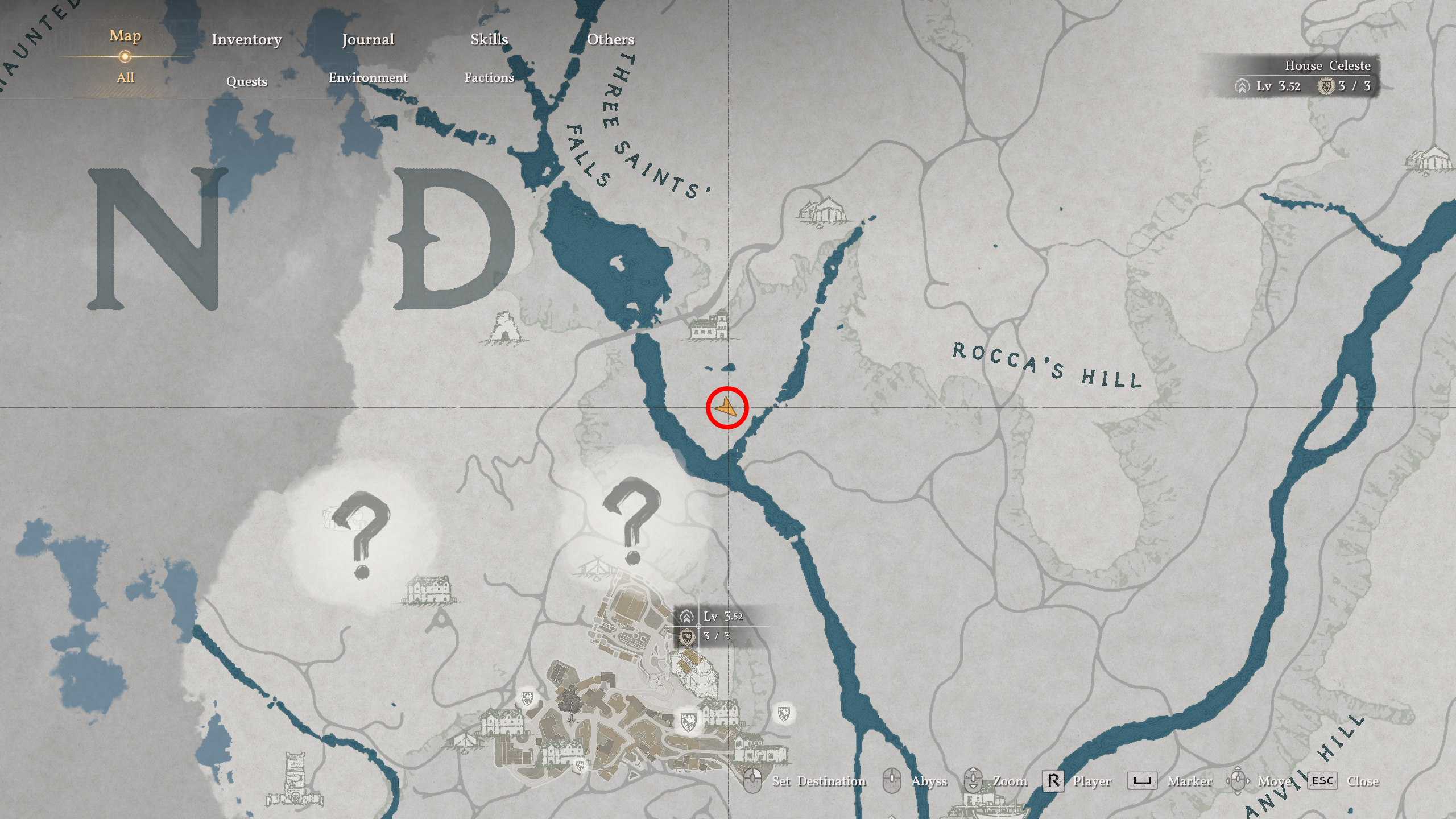Click the House Celeste shield icon showing 3/3
This screenshot has height=819, width=1456.
pos(1326,88)
